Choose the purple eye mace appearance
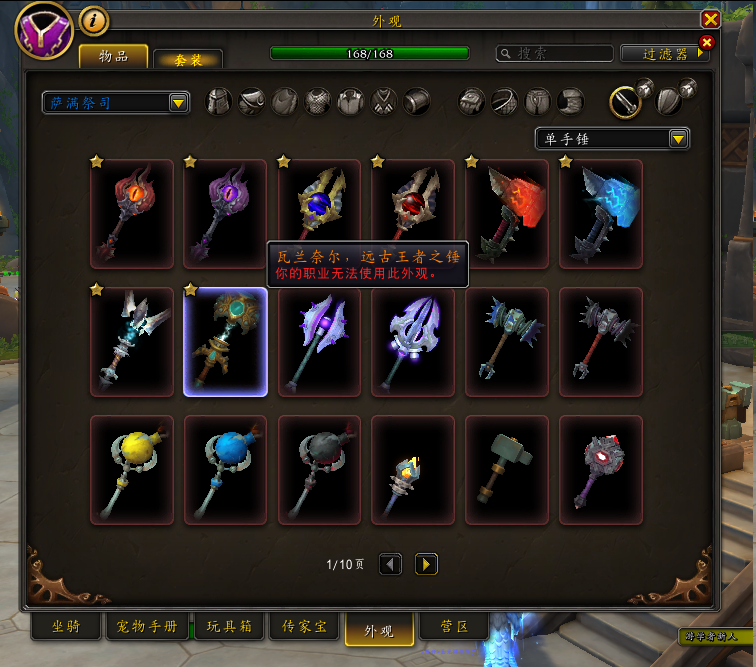This screenshot has width=756, height=667. tap(225, 213)
